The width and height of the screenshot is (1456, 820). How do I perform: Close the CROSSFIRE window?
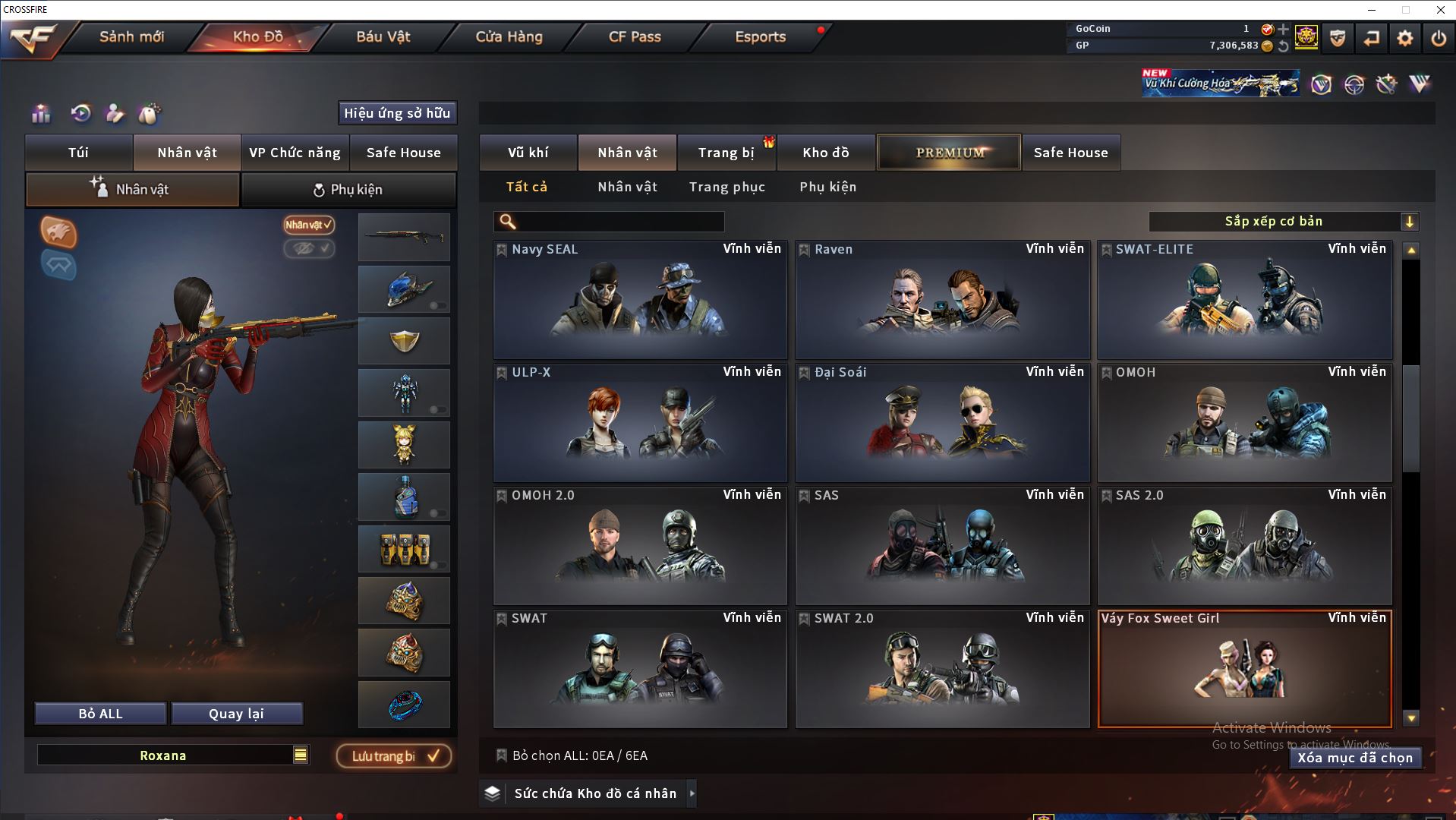1440,10
